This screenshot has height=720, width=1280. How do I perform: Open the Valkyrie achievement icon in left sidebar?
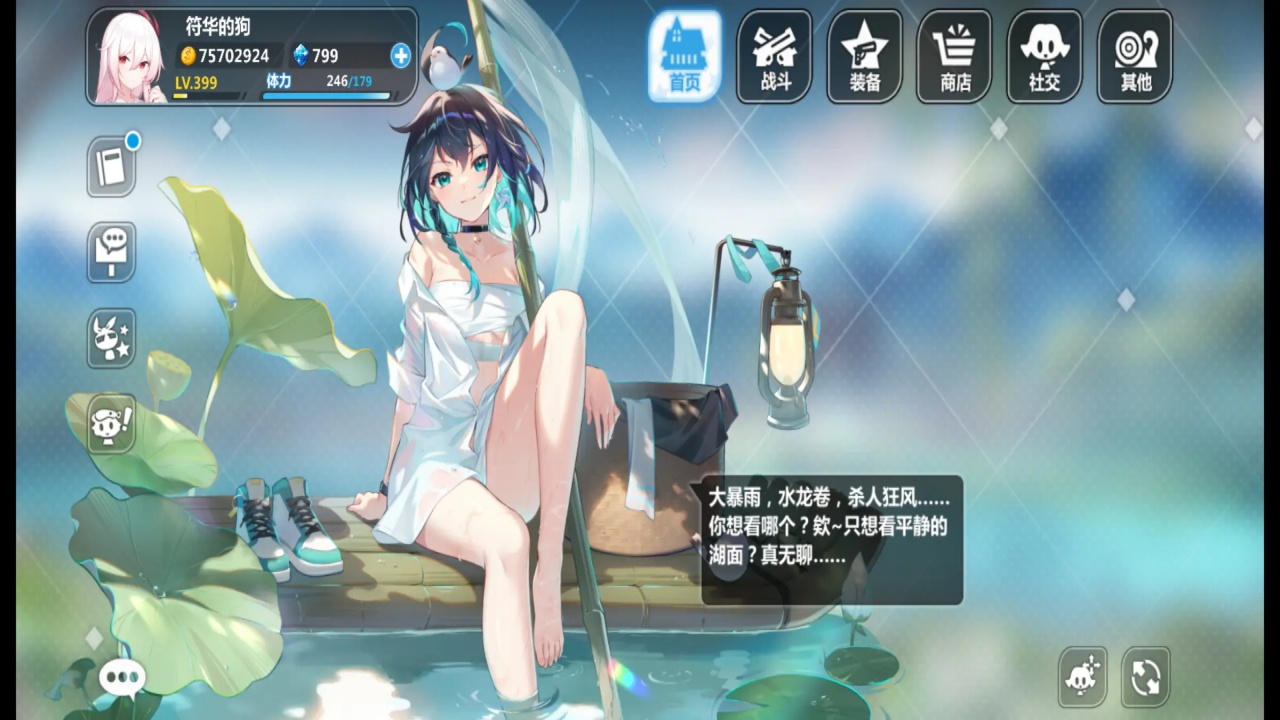[110, 339]
